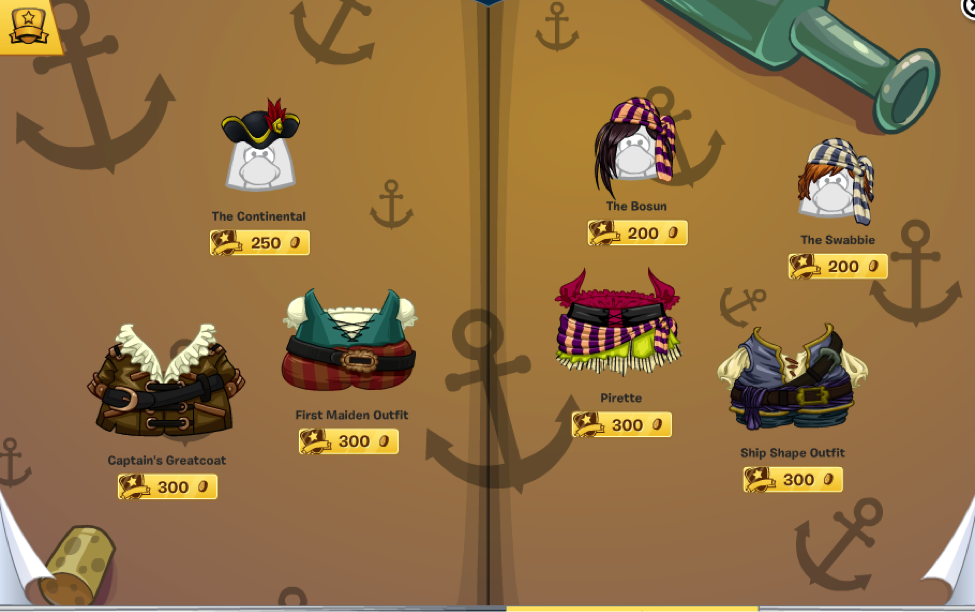The width and height of the screenshot is (975, 612).
Task: Pick the Ship Shape Outfit
Action: [x=792, y=376]
